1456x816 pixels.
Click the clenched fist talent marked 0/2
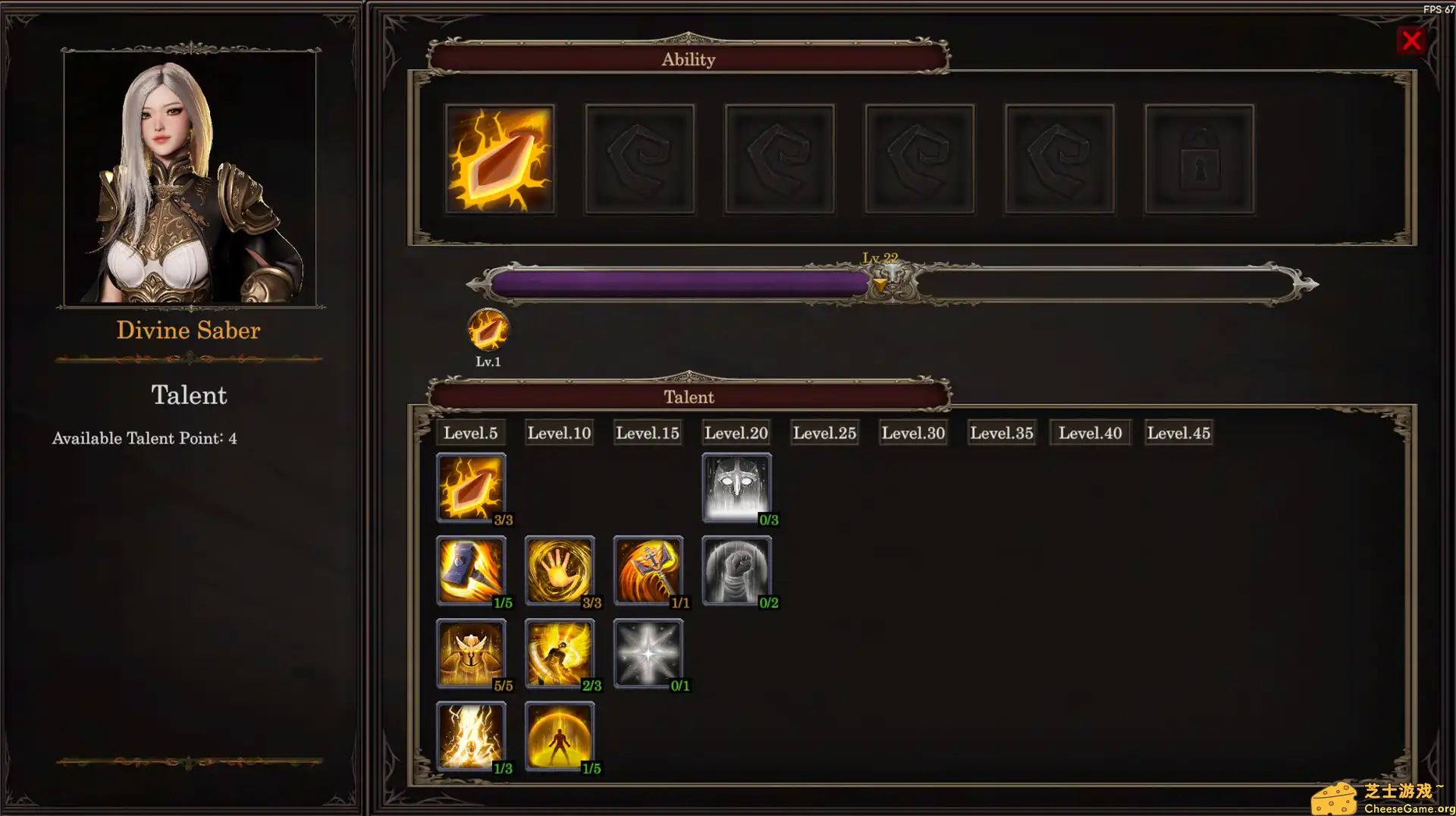(736, 569)
